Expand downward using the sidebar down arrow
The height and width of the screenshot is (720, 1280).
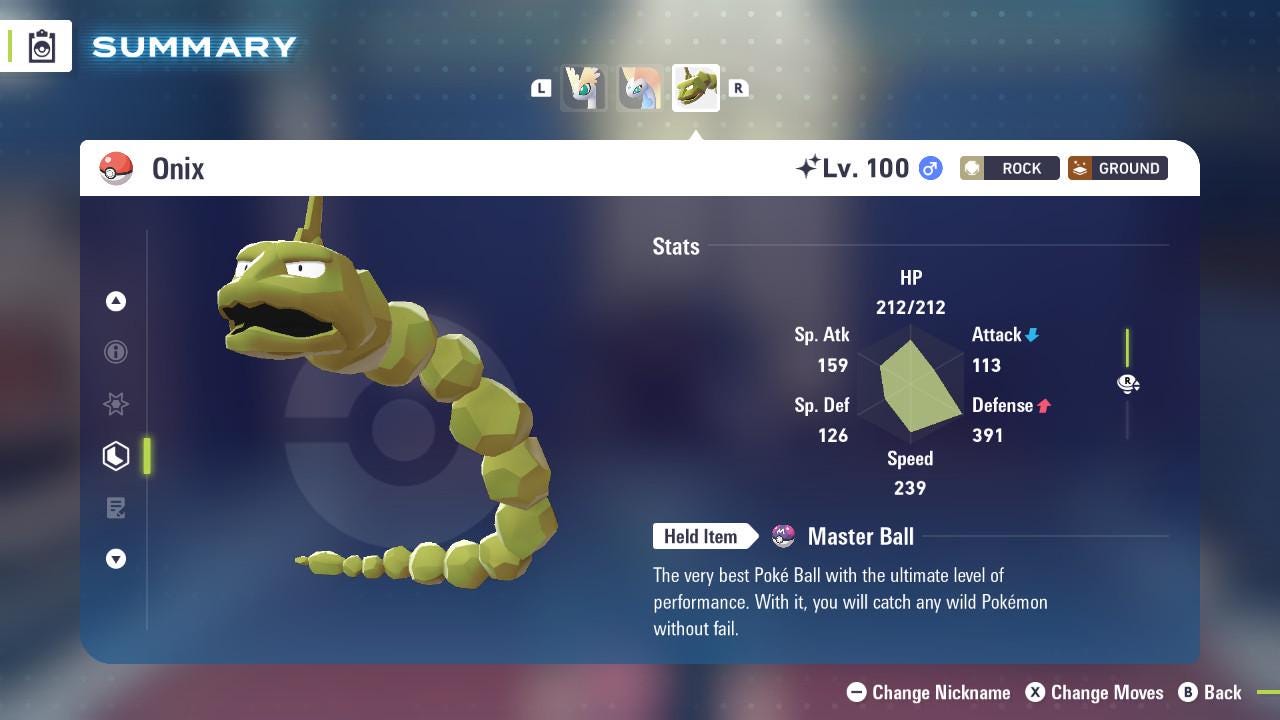[116, 559]
